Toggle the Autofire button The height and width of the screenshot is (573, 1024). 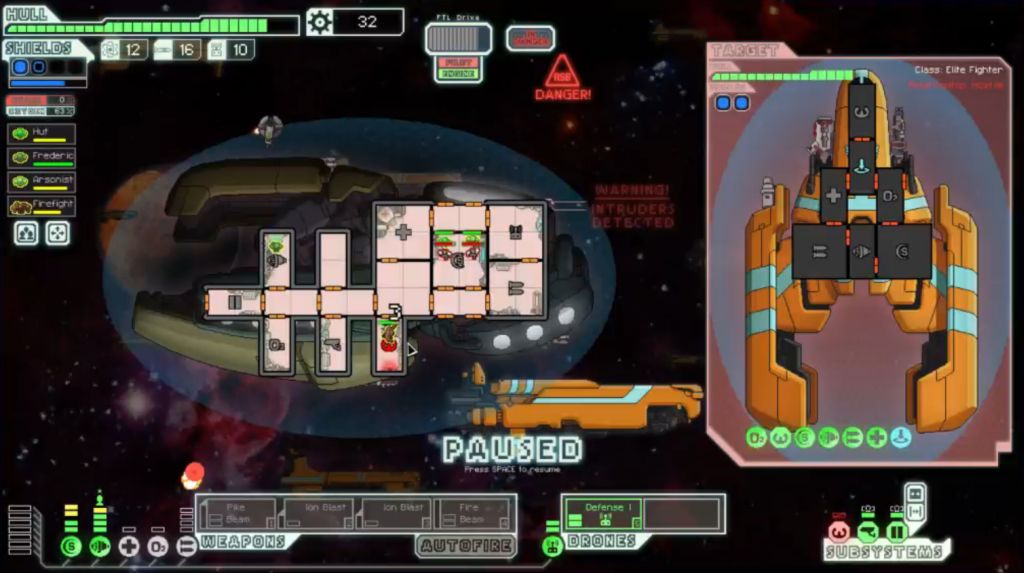[x=466, y=546]
